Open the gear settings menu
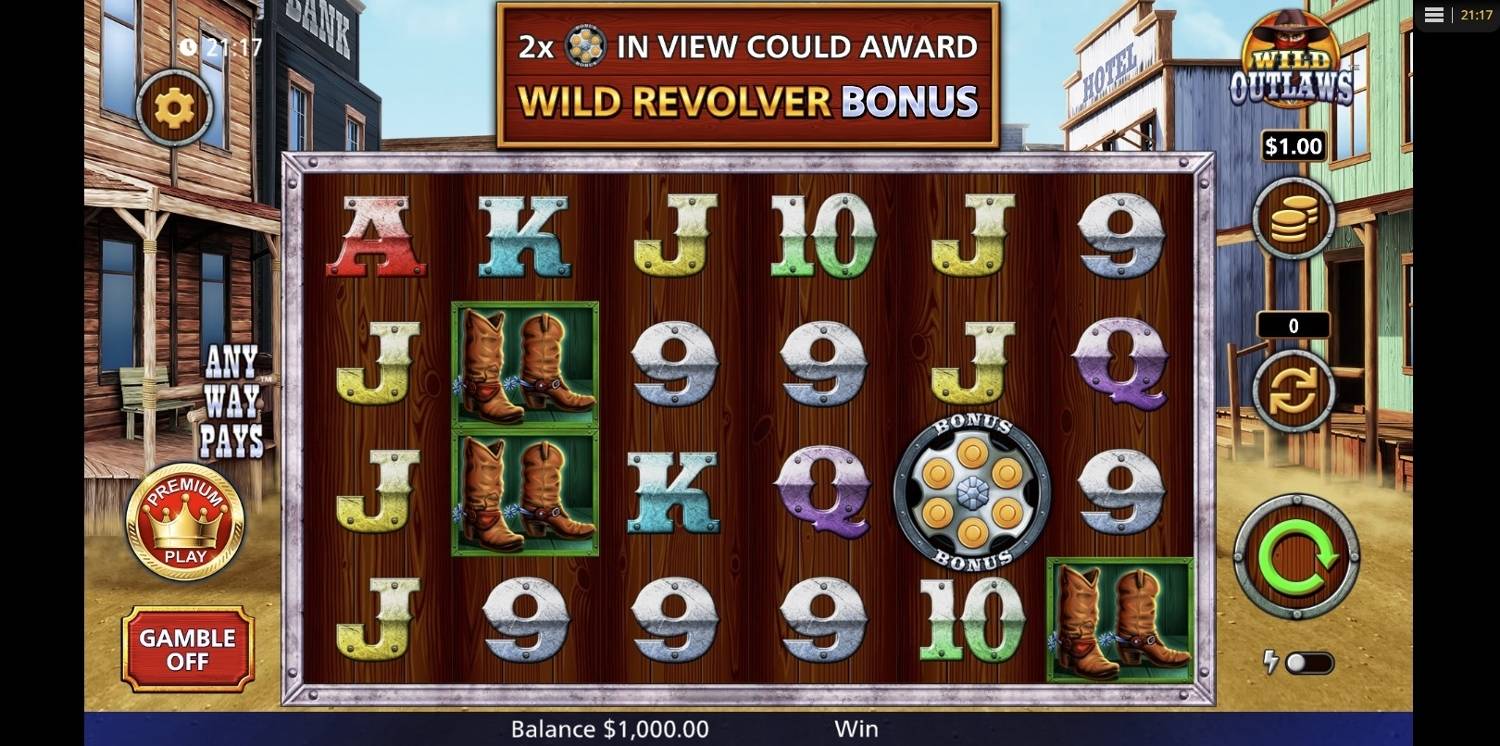 175,107
